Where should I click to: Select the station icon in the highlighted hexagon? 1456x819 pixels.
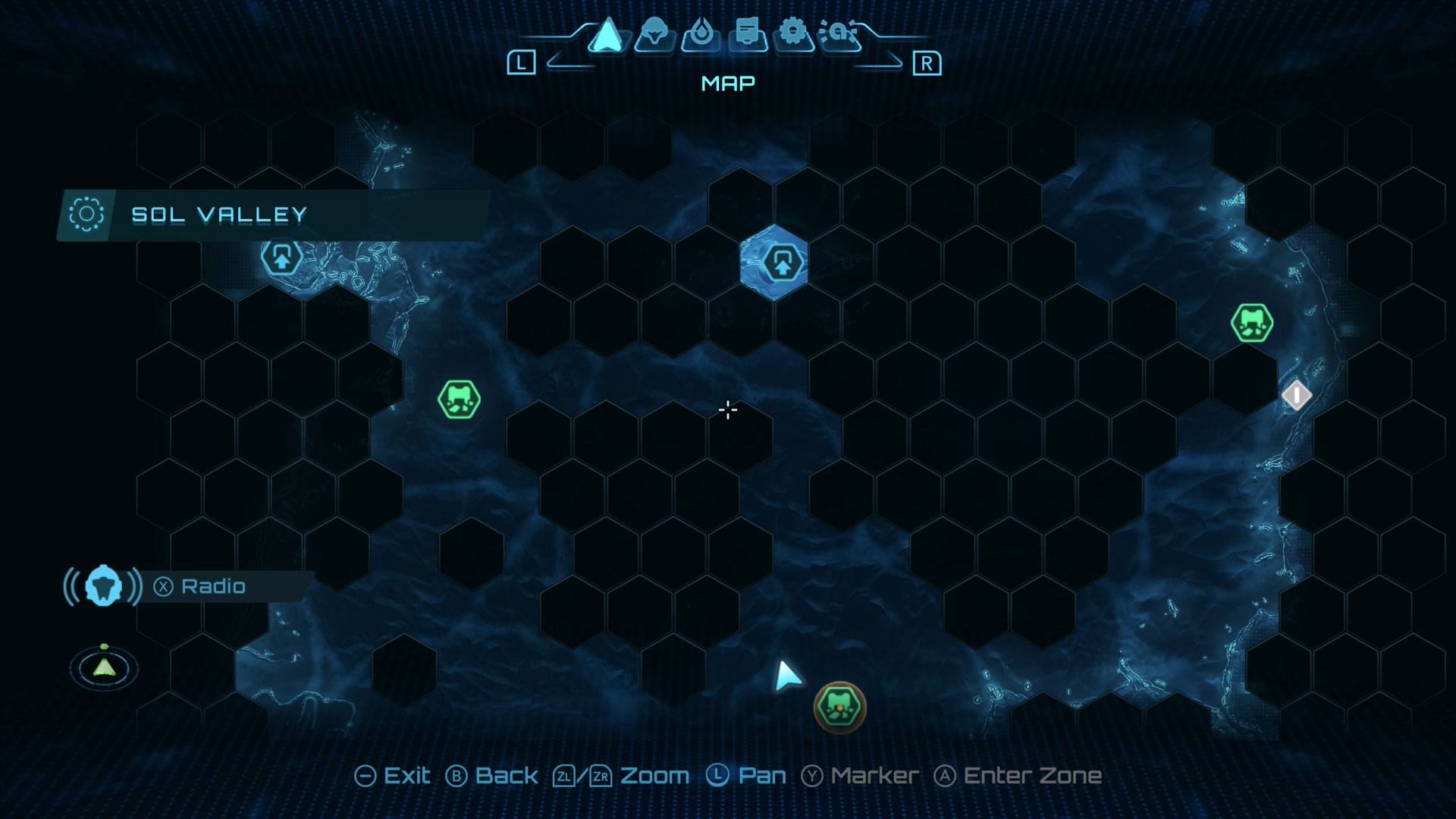point(782,263)
